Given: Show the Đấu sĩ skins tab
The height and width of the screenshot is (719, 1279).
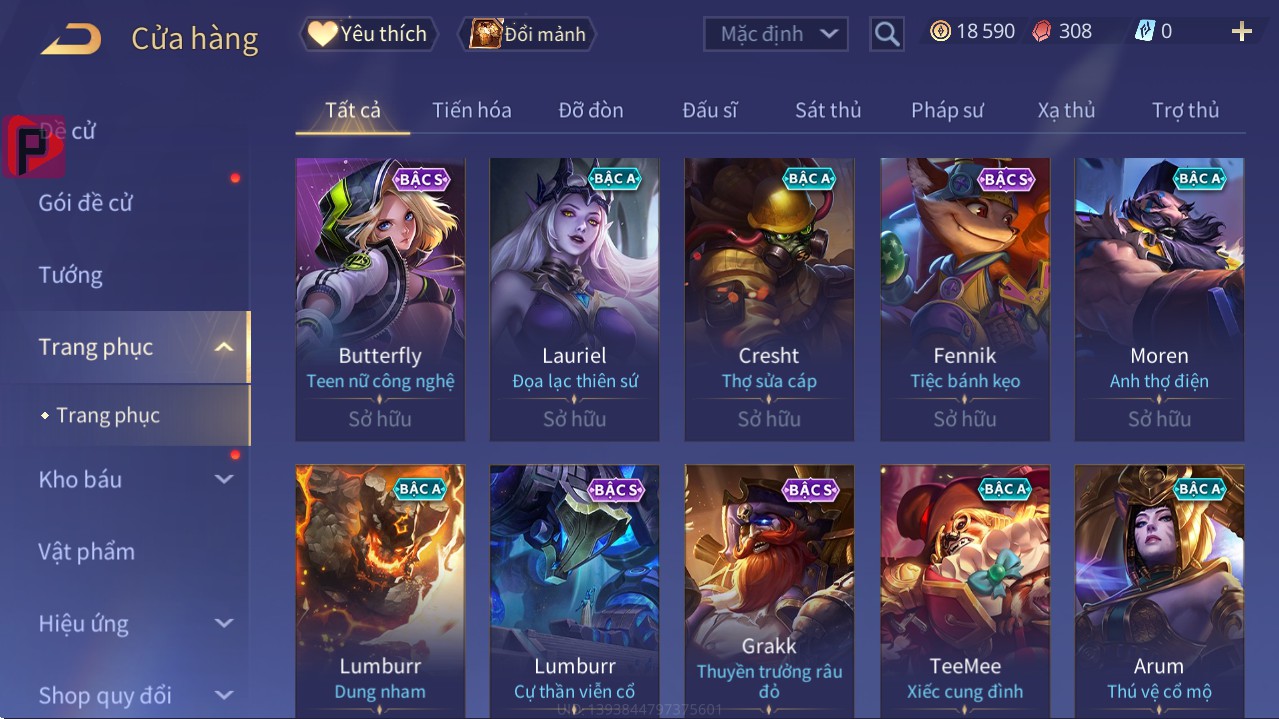Looking at the screenshot, I should tap(710, 110).
